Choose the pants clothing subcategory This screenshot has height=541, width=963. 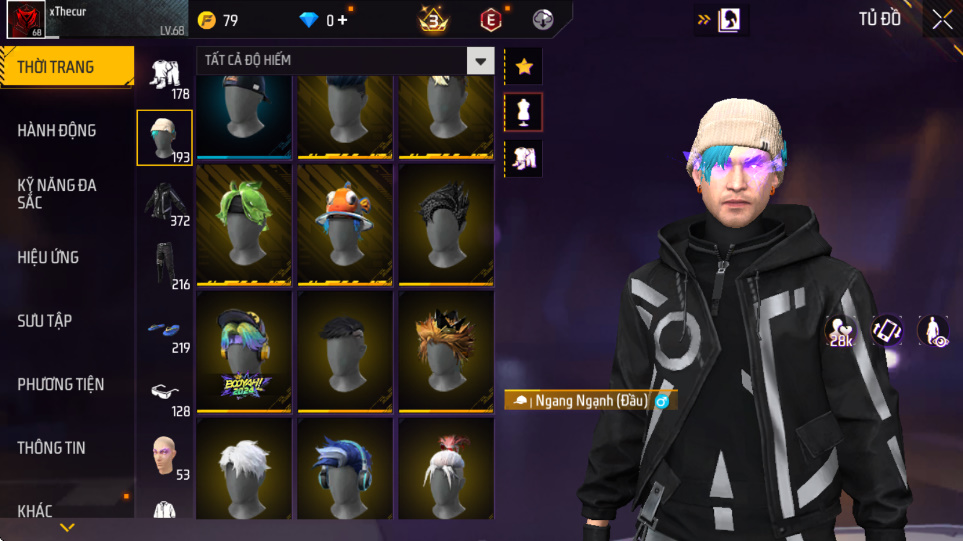click(x=164, y=265)
